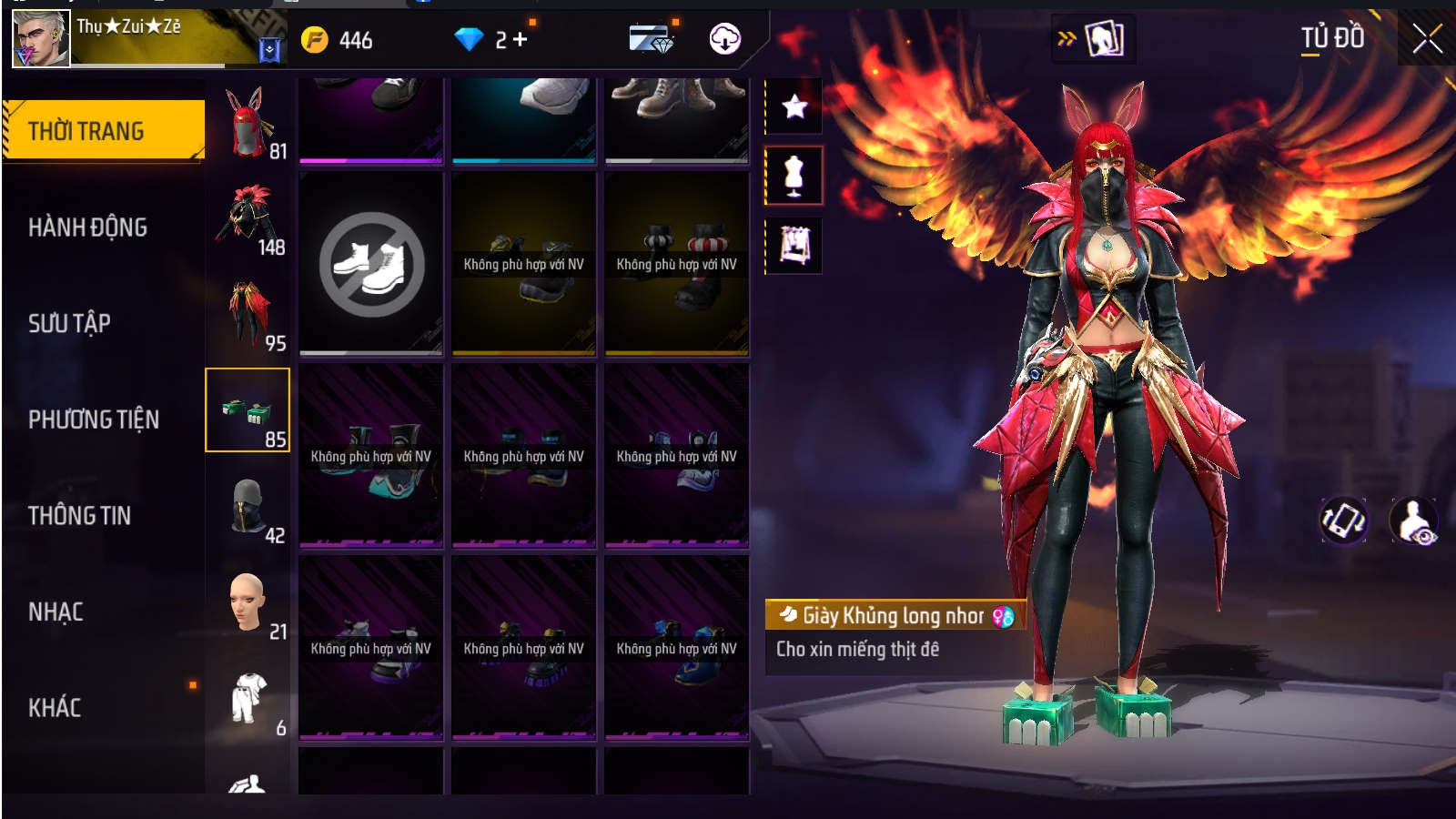1456x819 pixels.
Task: Show the THÔNG TIN section
Action: coord(79,516)
